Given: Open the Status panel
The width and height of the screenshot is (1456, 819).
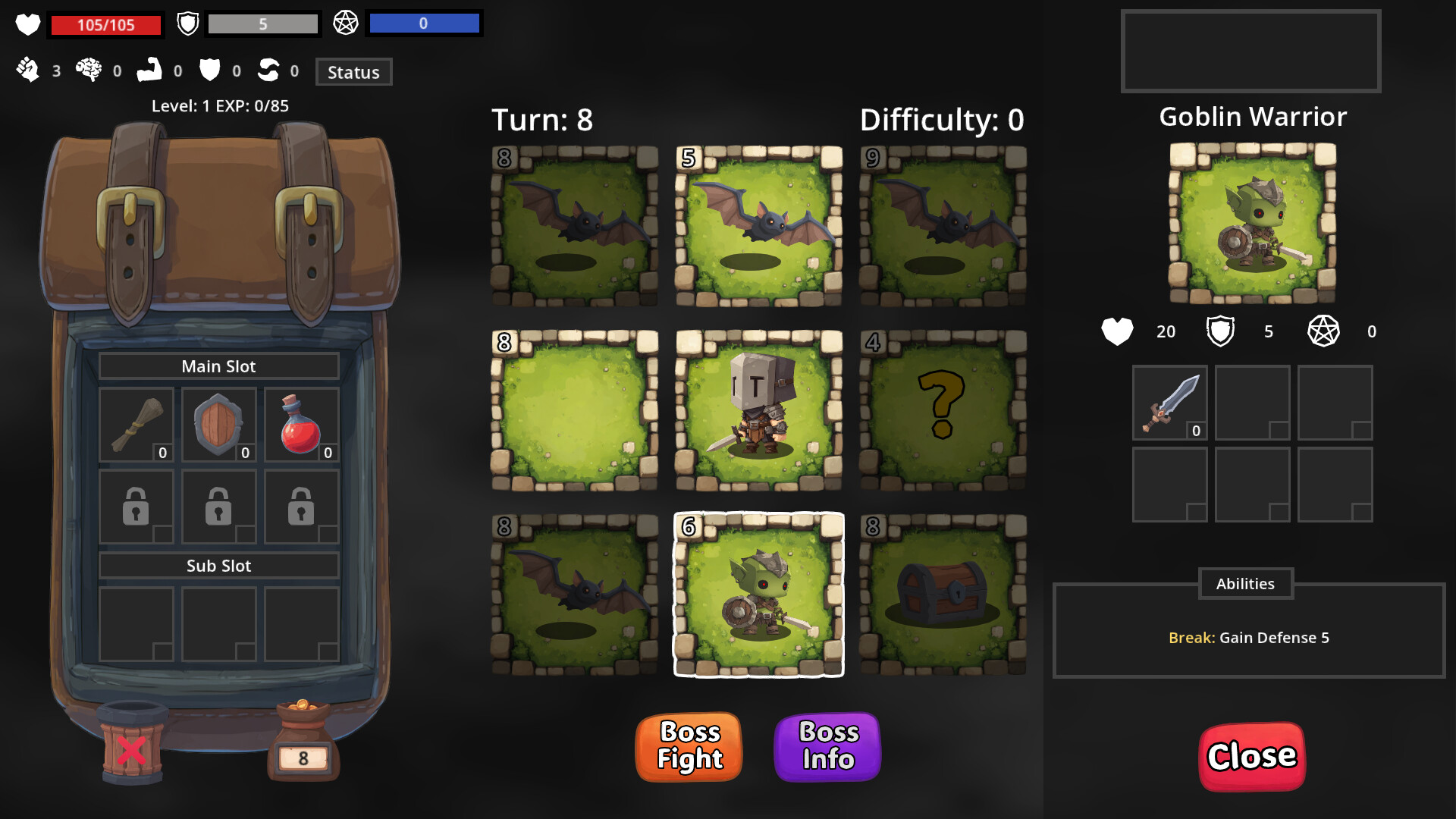Looking at the screenshot, I should click(x=353, y=72).
